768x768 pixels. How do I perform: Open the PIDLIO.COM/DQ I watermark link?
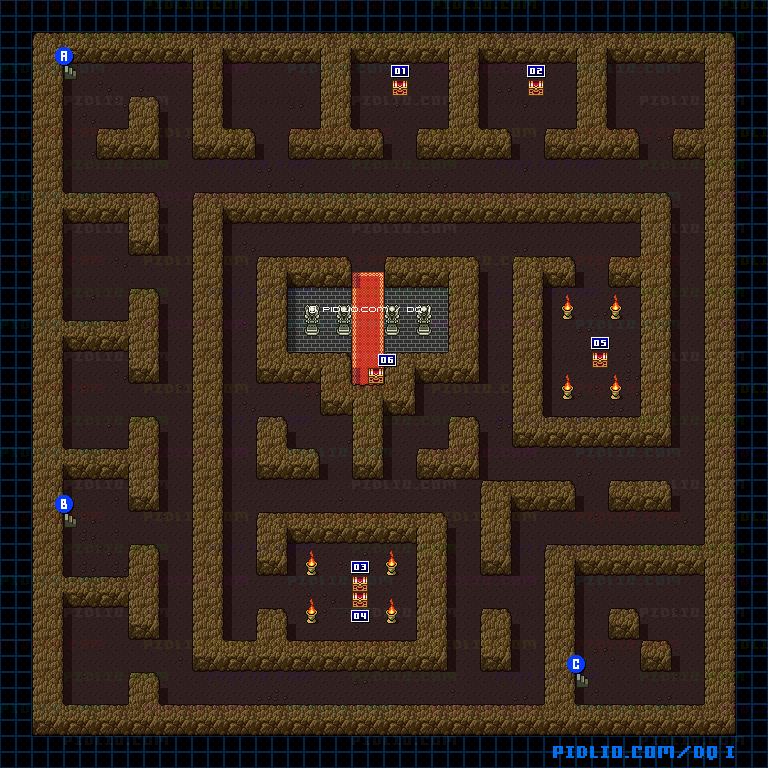[644, 752]
